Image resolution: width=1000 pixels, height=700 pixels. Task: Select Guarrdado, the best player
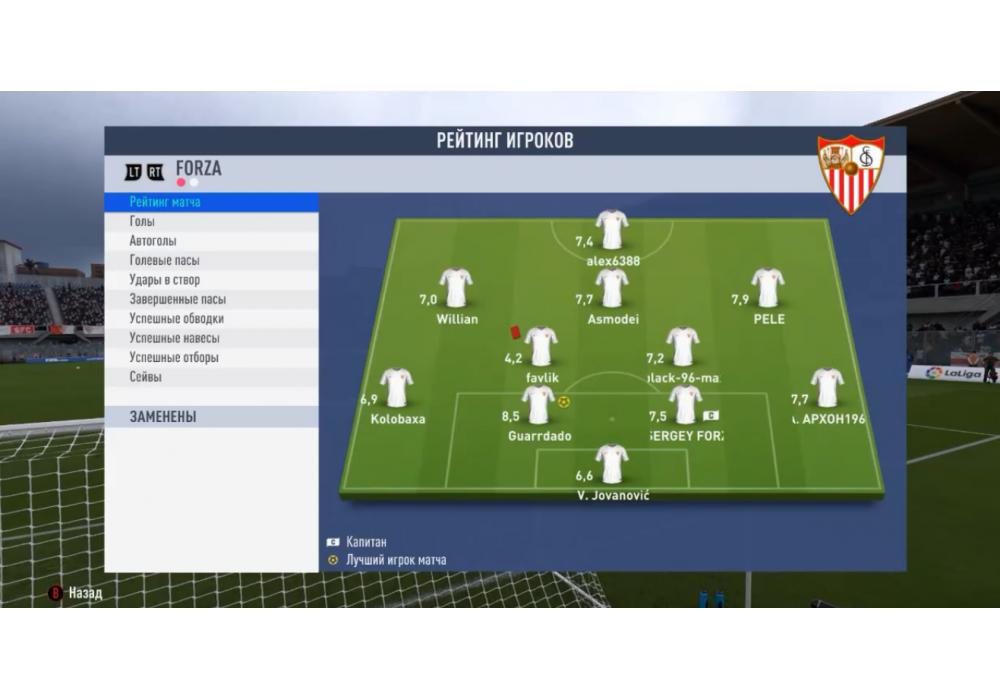(x=539, y=405)
